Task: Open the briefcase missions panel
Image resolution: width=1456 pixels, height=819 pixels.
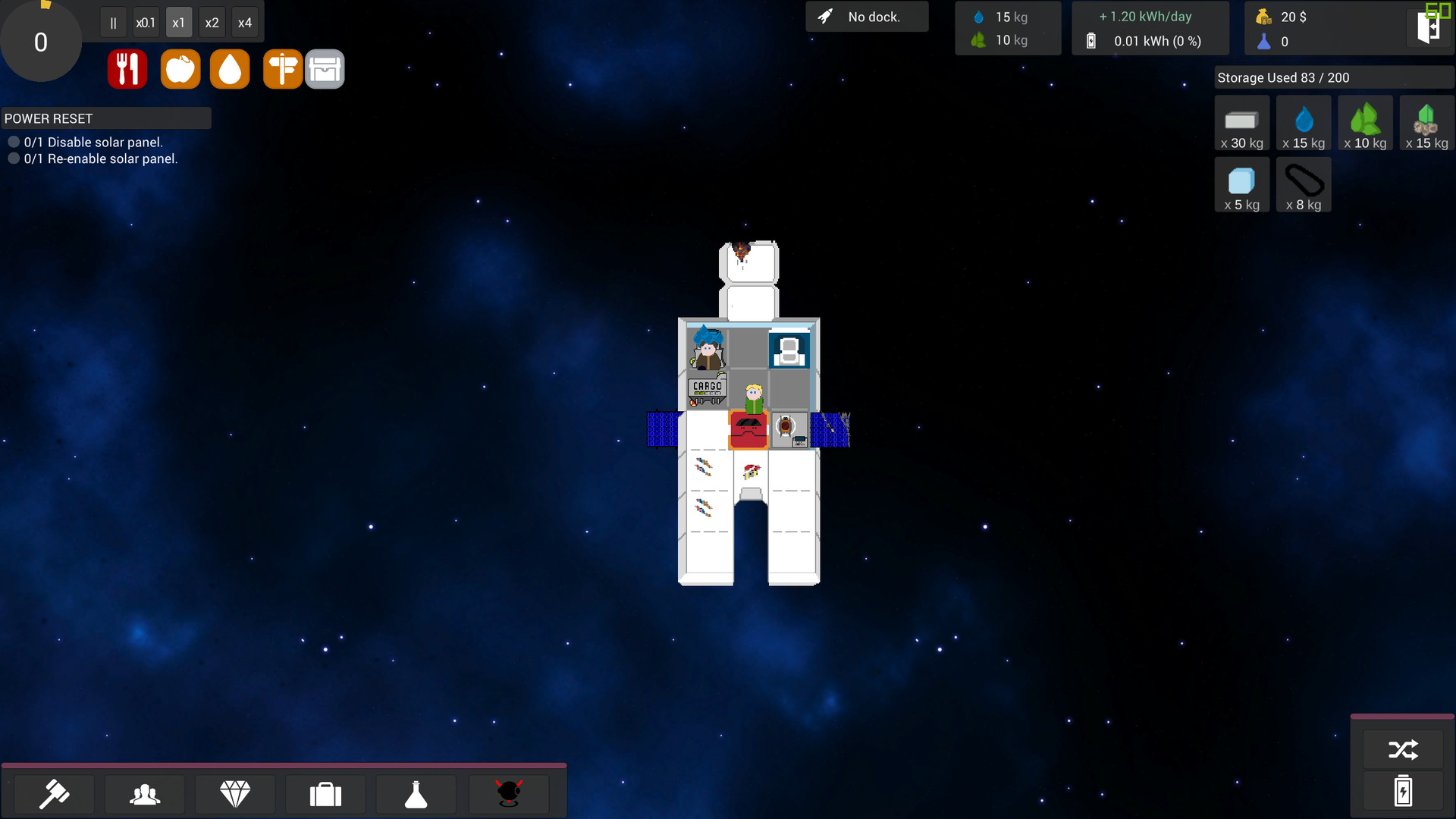Action: (x=325, y=794)
